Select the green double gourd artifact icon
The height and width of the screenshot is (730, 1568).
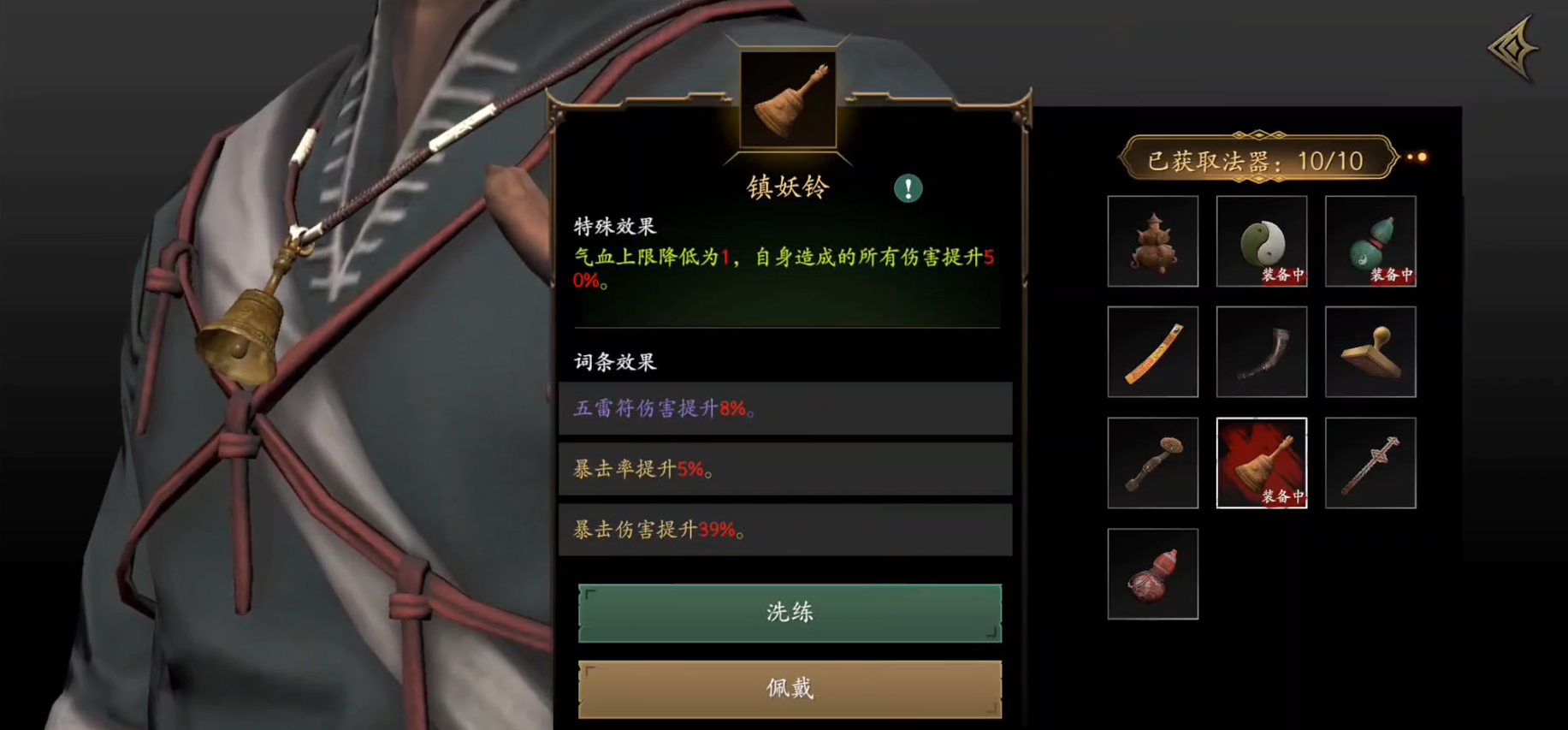1370,241
